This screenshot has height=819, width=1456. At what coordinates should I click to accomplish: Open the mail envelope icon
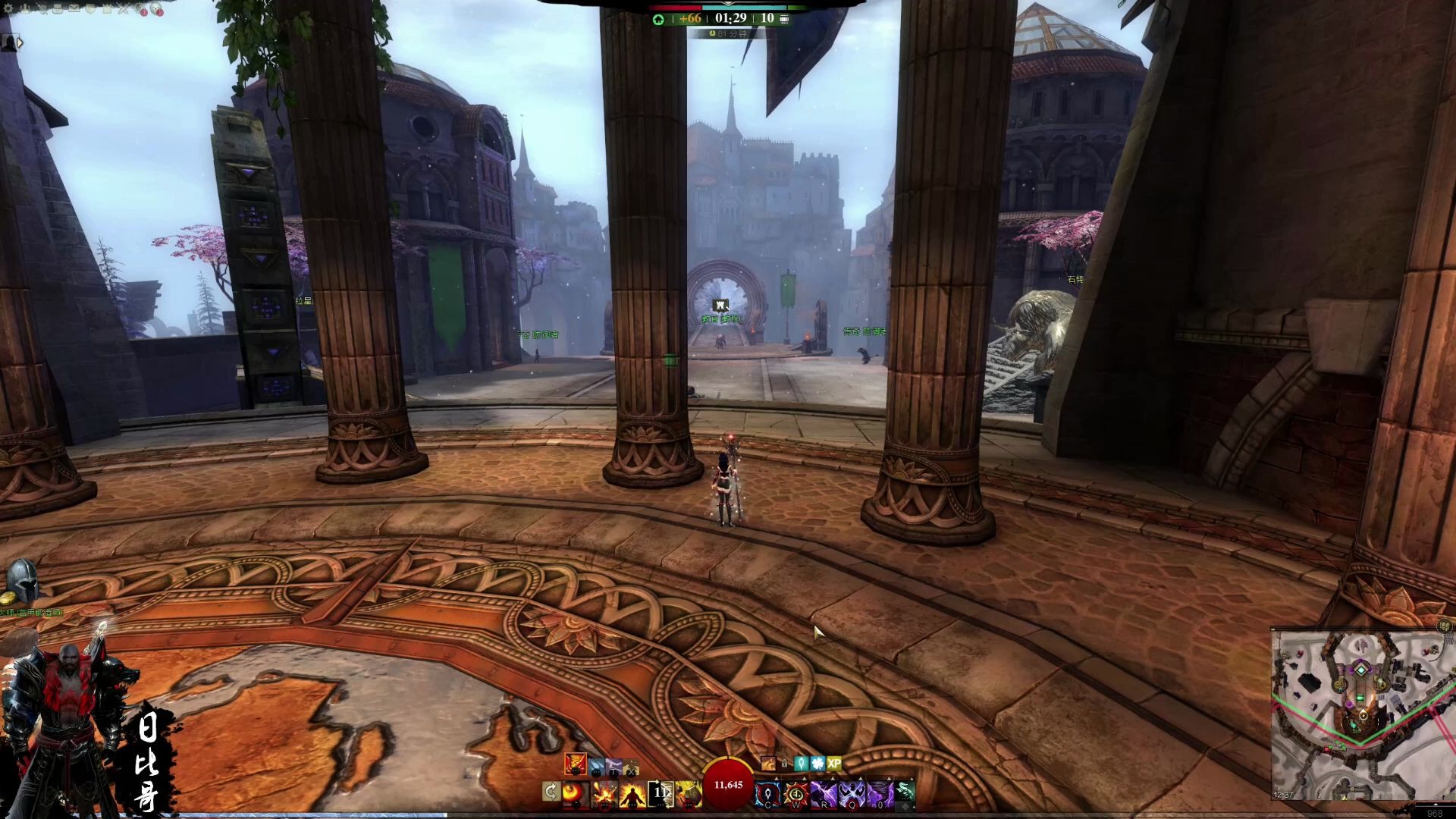tap(74, 8)
